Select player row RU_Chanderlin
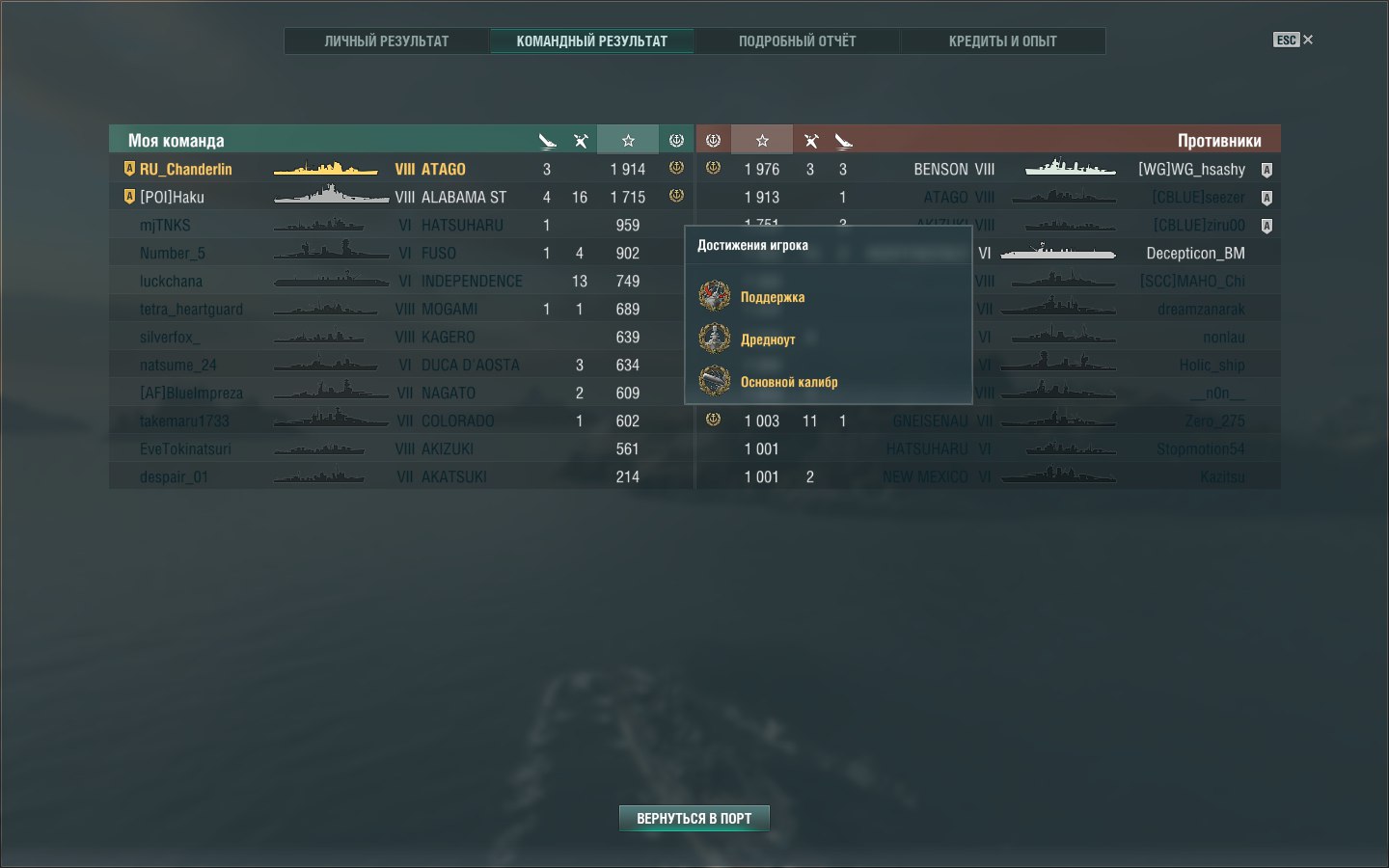Image resolution: width=1389 pixels, height=868 pixels. pos(186,169)
